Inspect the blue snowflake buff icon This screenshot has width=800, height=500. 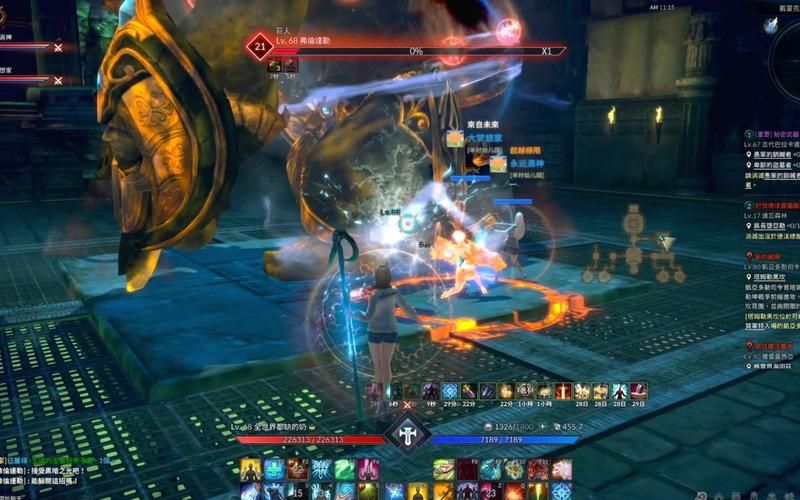[450, 391]
